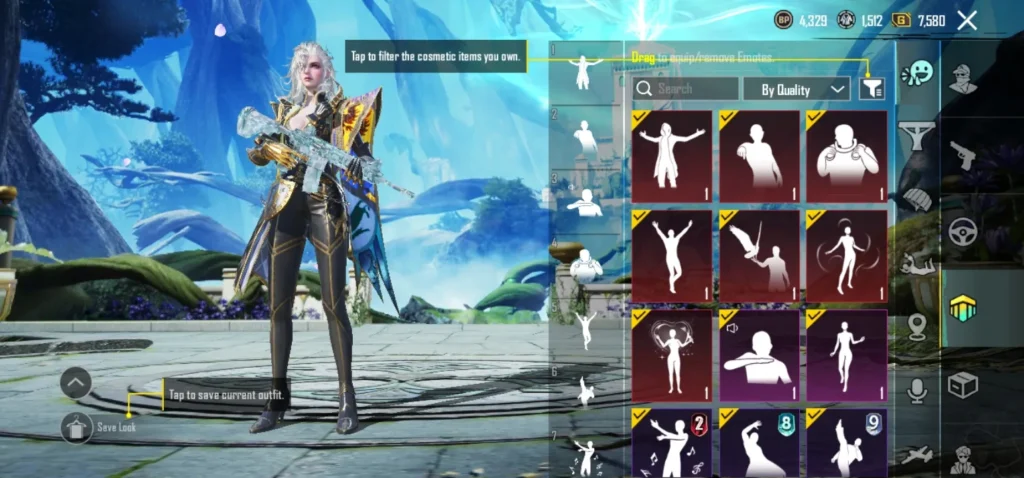
Task: Close the inventory screen with the X
Action: (x=966, y=20)
